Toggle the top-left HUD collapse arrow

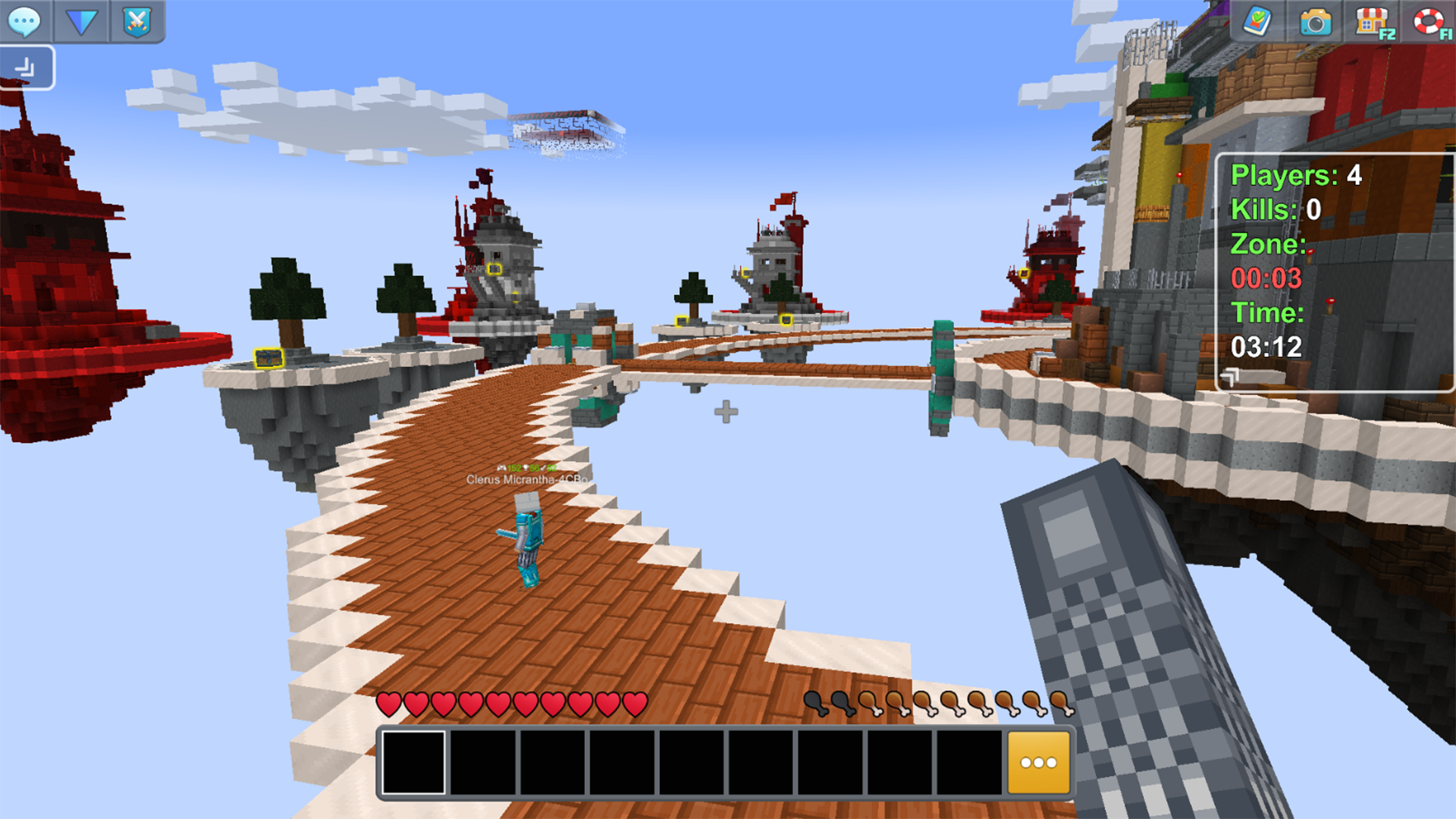[x=27, y=67]
